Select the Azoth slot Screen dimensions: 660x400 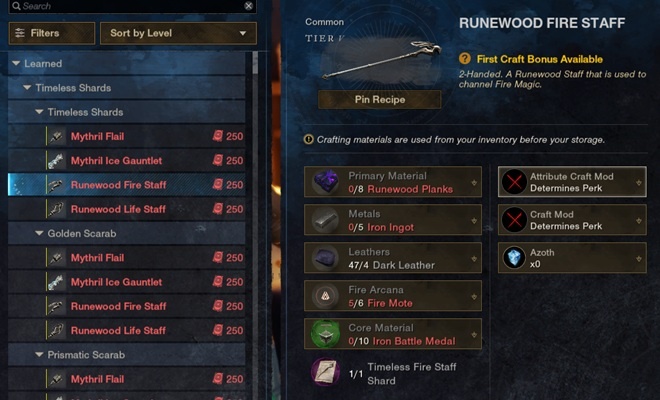[571, 257]
